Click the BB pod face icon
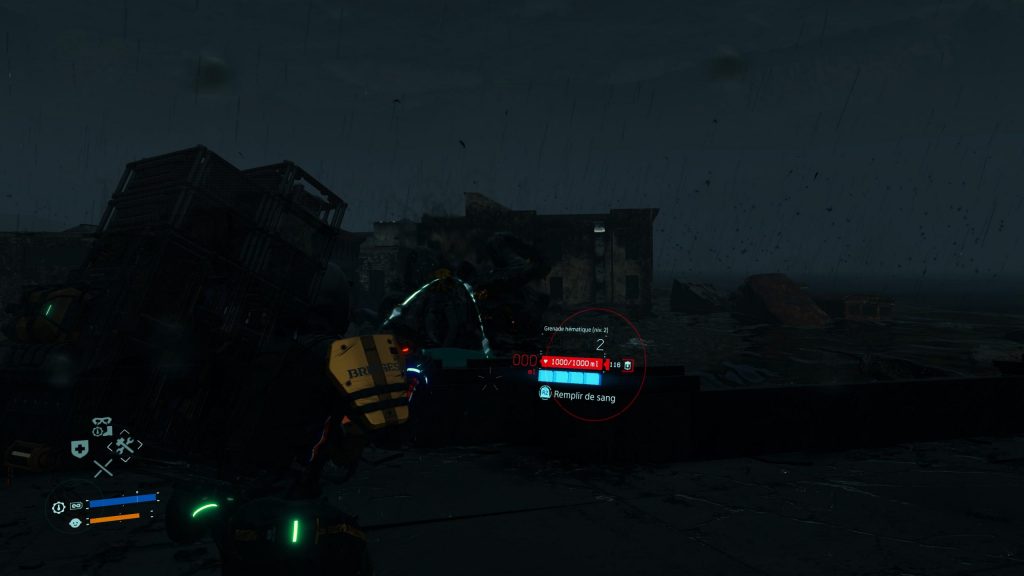Viewport: 1024px width, 576px height. tap(76, 523)
